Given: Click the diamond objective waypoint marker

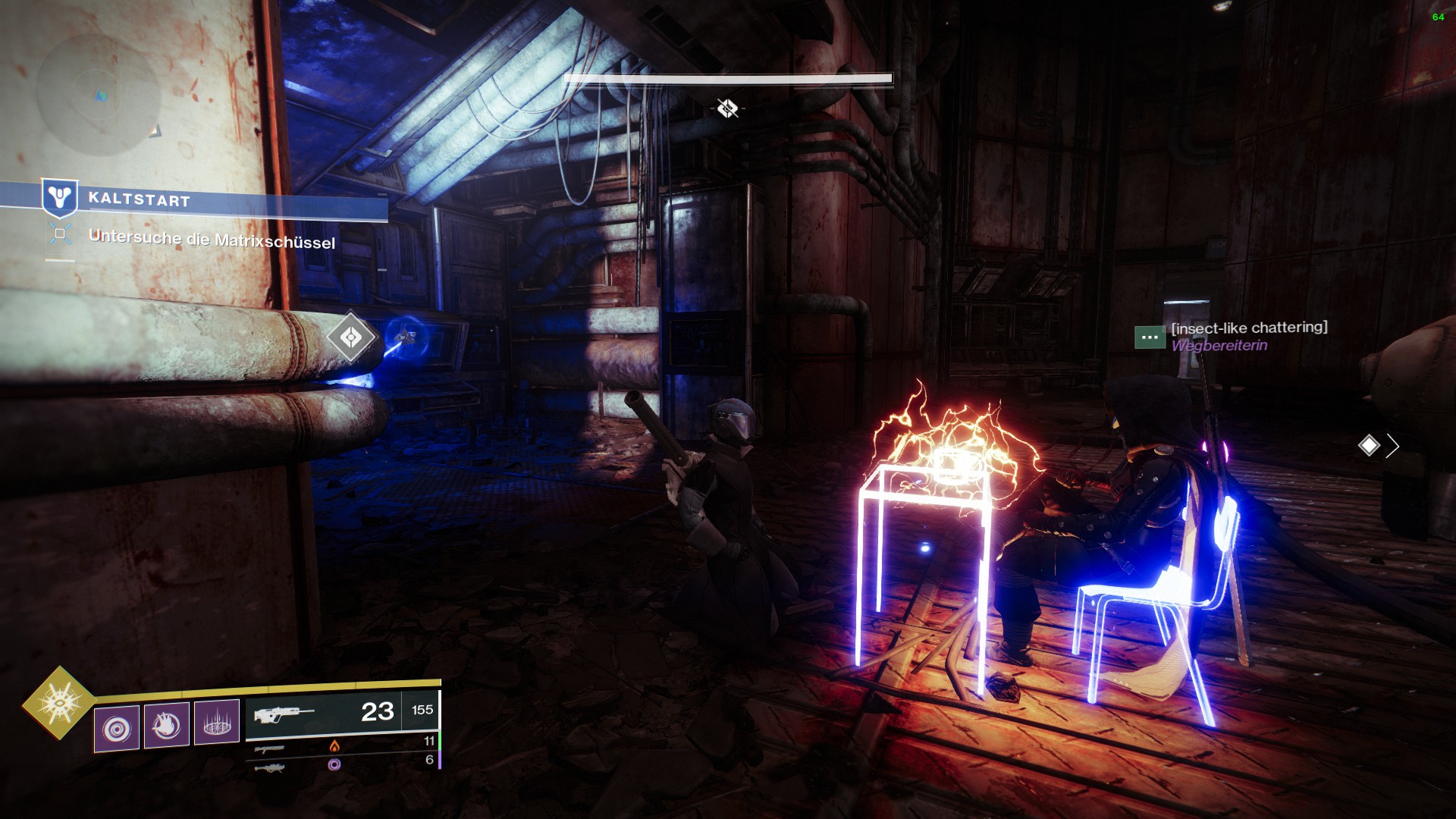Looking at the screenshot, I should click(351, 337).
